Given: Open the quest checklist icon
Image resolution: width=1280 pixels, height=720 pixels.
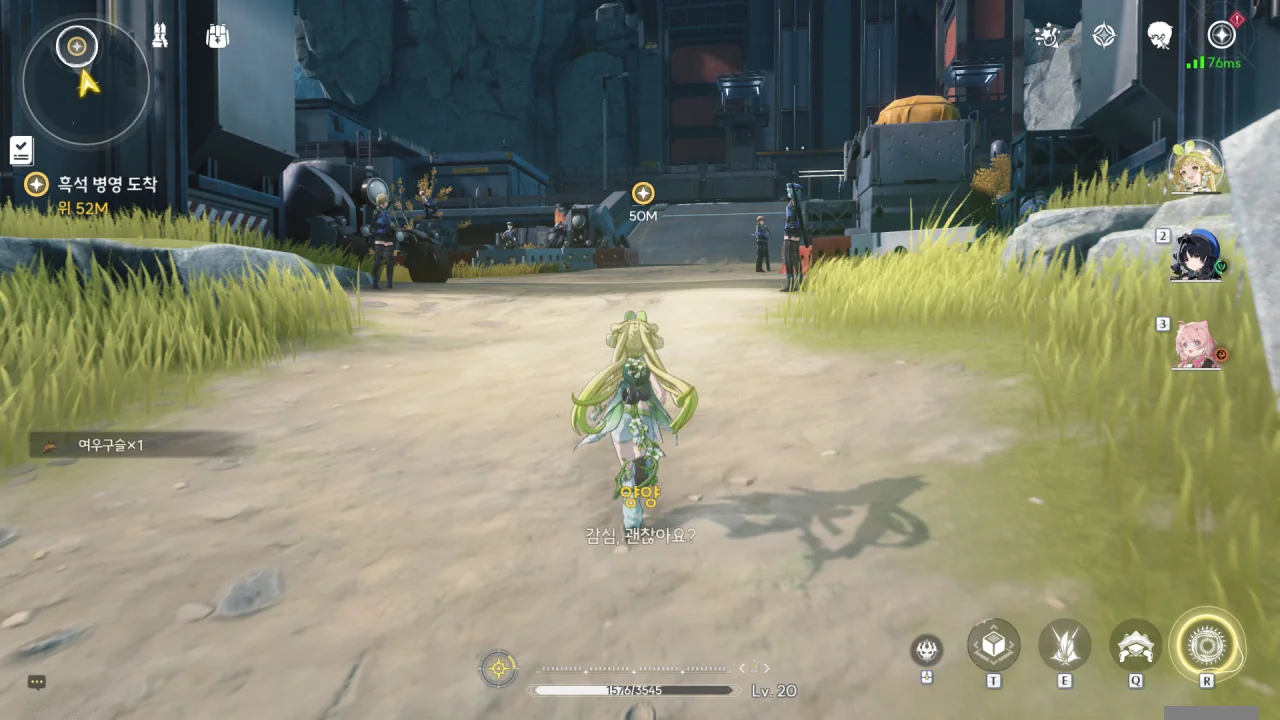Looking at the screenshot, I should coord(21,150).
